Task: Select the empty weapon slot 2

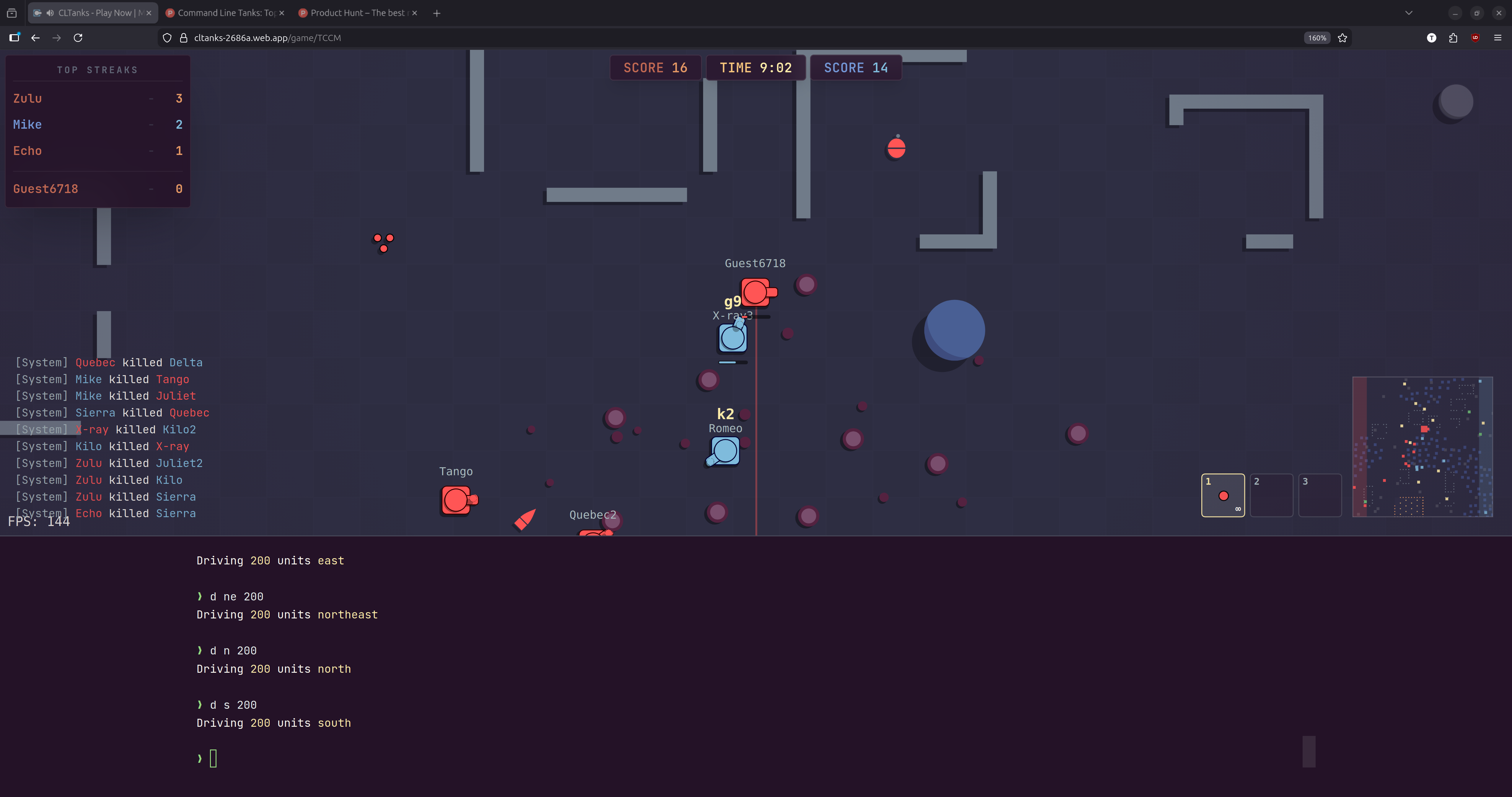Action: tap(1272, 495)
